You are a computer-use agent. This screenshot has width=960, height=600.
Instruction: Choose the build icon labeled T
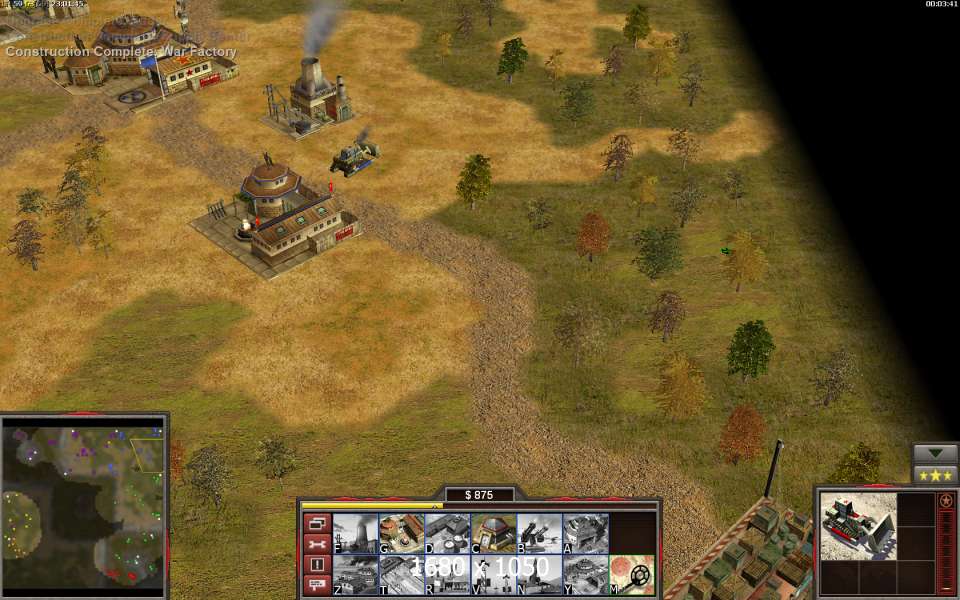[401, 575]
